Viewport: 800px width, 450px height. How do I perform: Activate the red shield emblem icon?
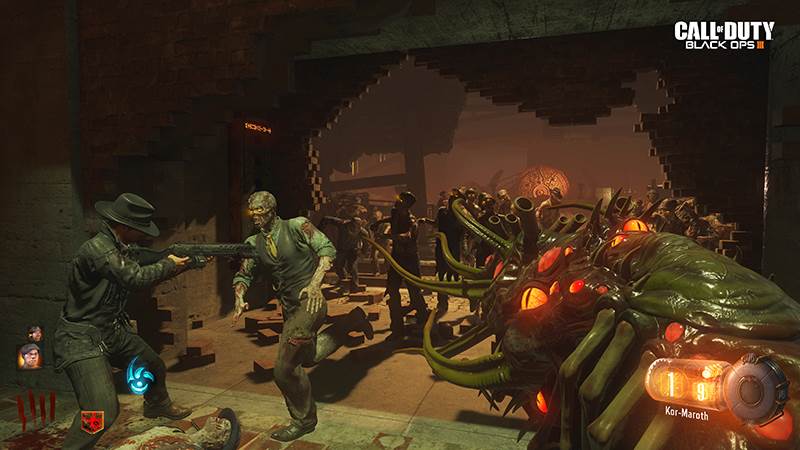coord(92,422)
